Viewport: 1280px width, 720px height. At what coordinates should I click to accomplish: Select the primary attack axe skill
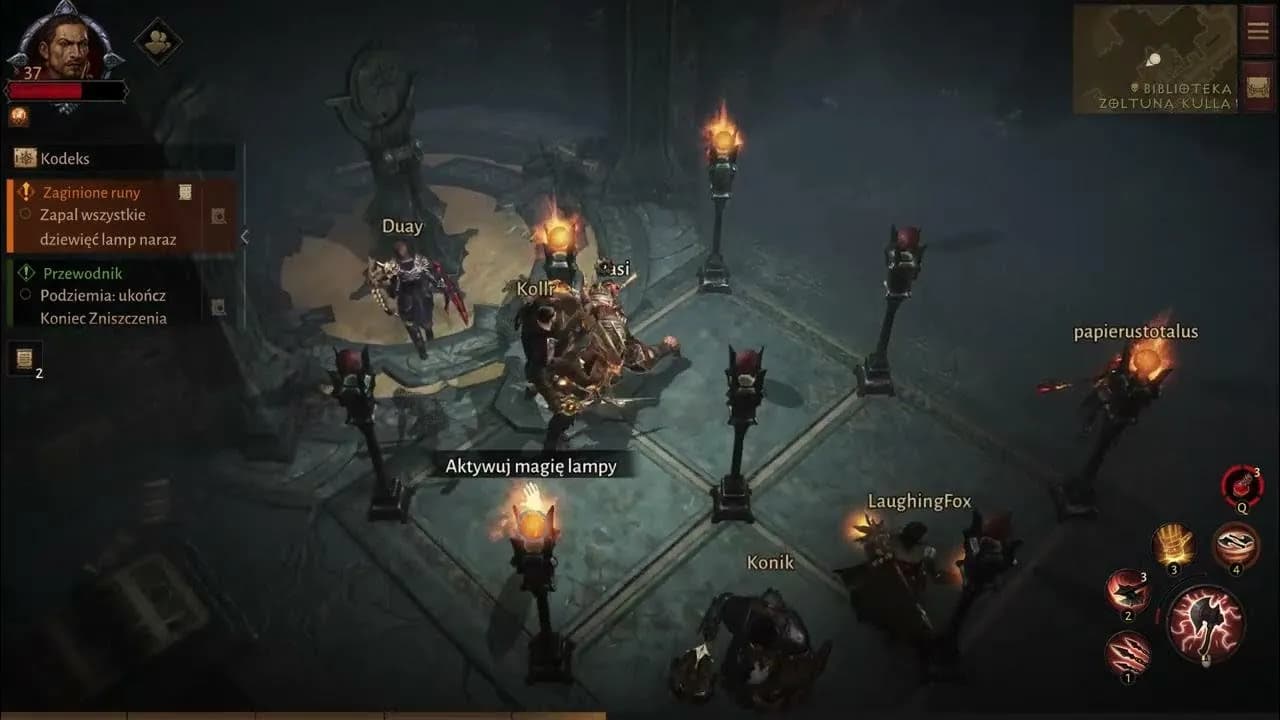pyautogui.click(x=1206, y=624)
